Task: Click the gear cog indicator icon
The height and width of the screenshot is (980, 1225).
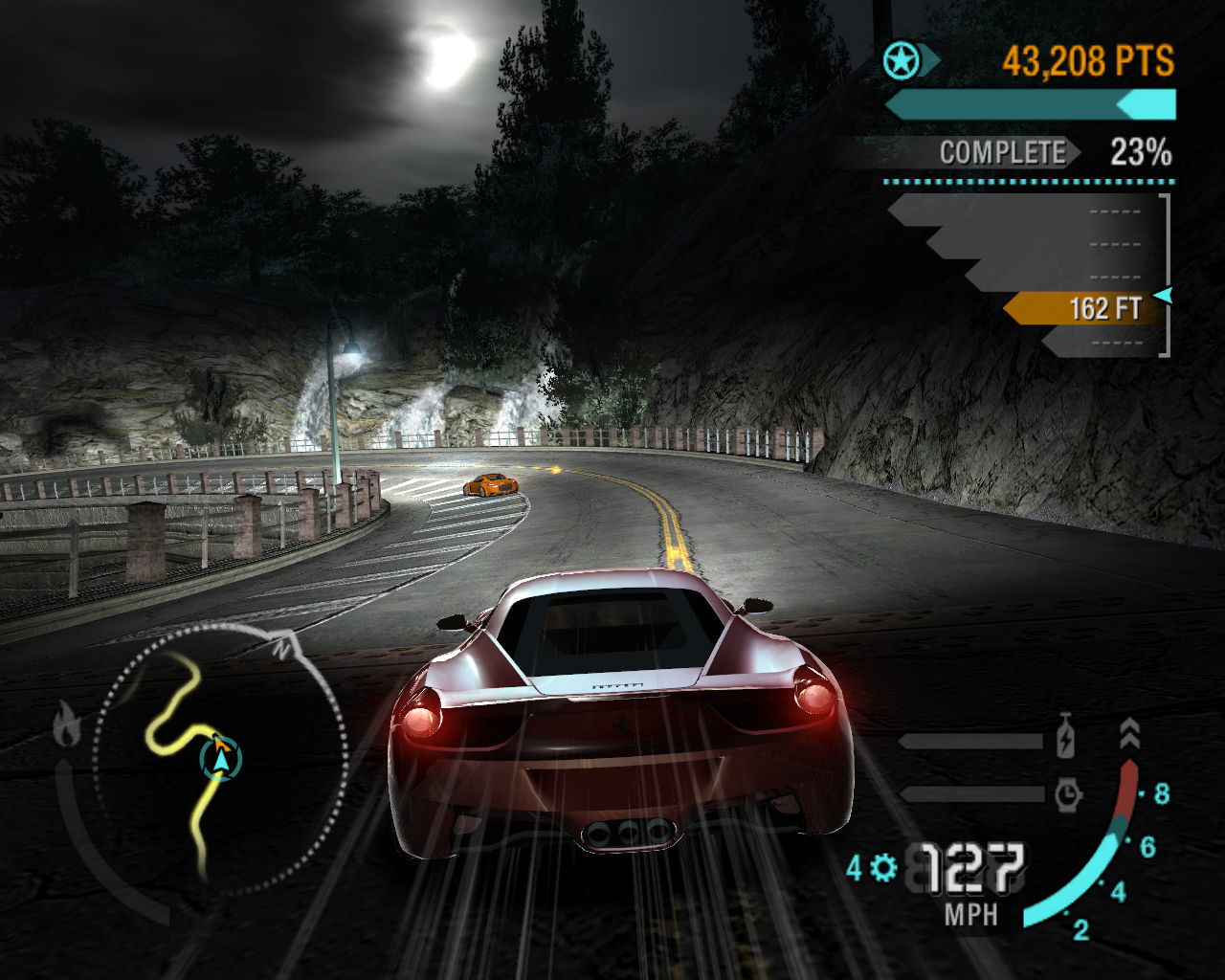Action: [x=883, y=868]
